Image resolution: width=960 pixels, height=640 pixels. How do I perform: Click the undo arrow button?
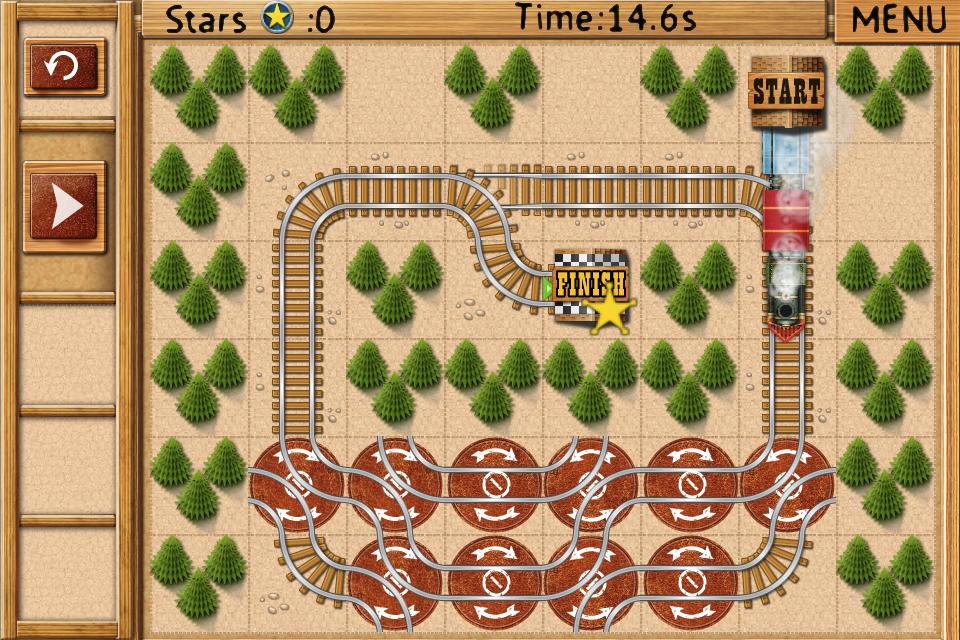click(65, 68)
